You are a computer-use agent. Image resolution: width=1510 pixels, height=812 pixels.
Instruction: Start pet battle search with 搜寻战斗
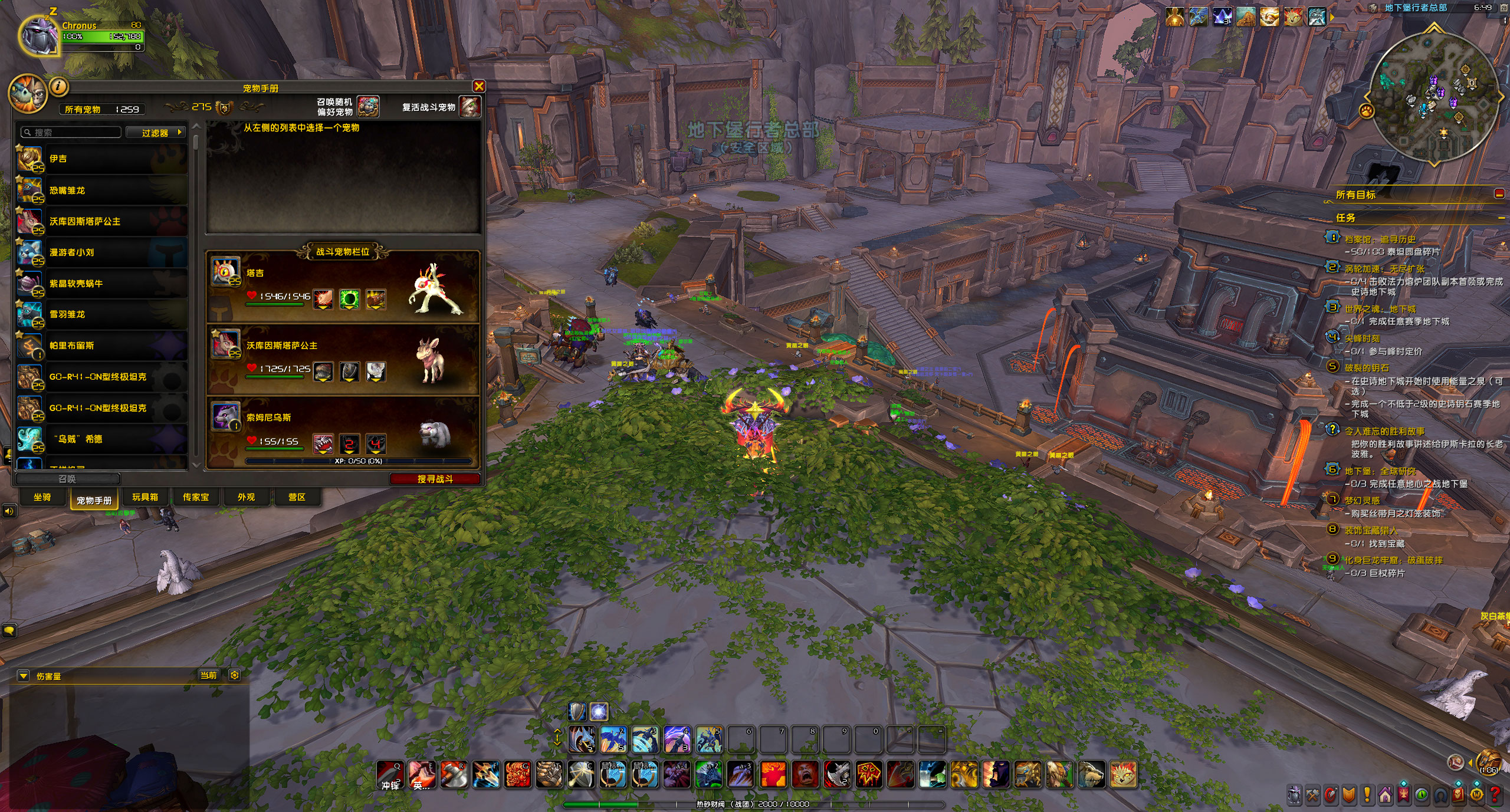click(x=435, y=479)
